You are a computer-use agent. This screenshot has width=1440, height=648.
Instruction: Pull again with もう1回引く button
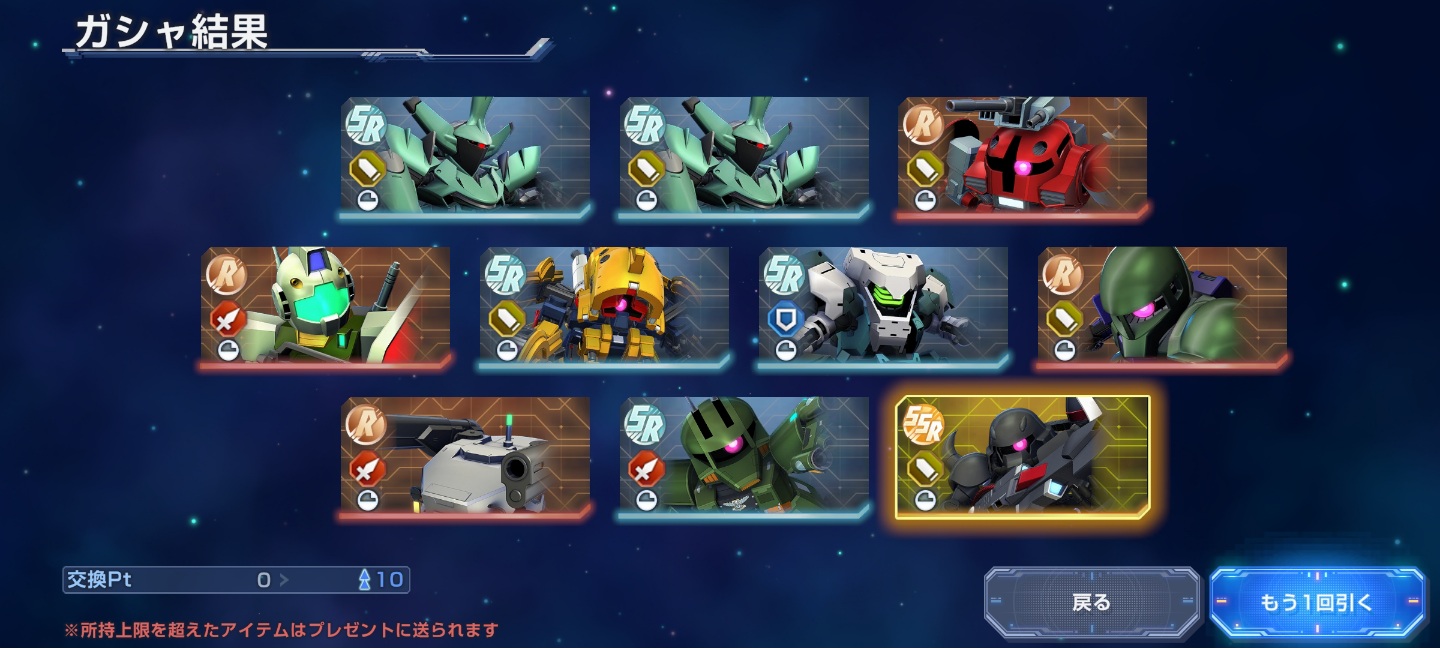tap(1317, 602)
